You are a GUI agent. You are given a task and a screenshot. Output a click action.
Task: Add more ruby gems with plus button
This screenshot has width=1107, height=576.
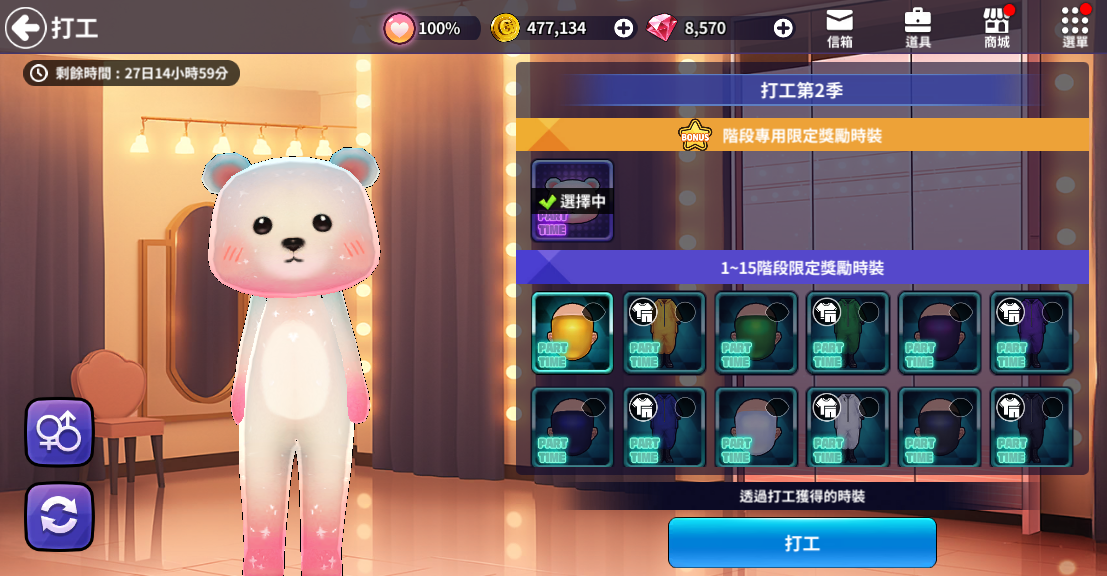783,28
